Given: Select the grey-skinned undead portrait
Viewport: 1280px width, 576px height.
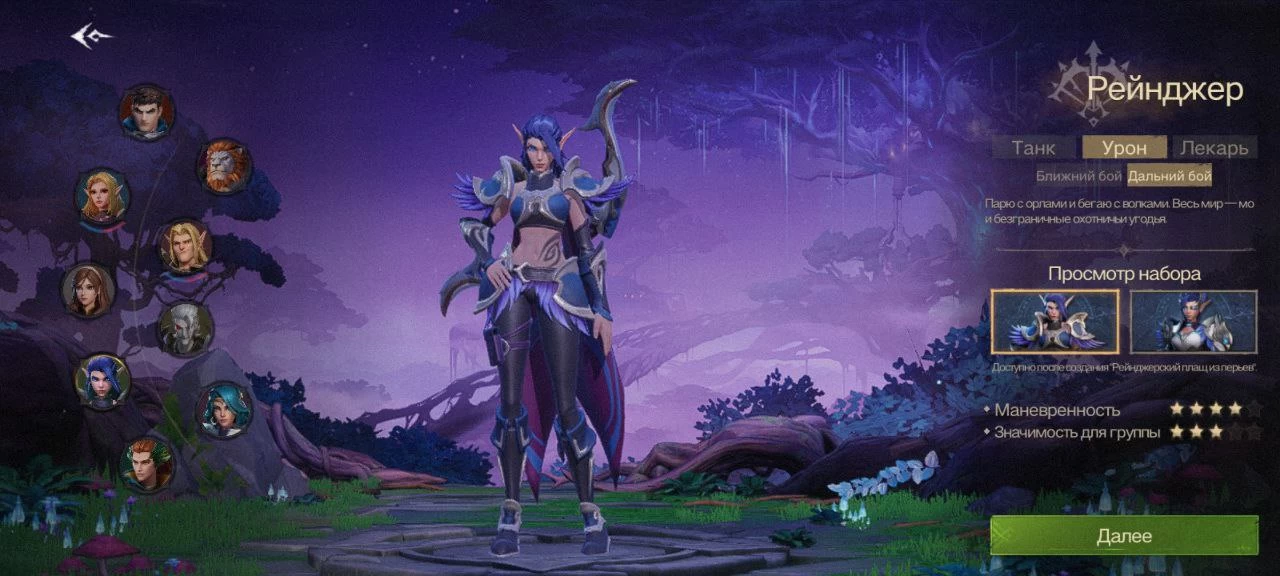Looking at the screenshot, I should coord(186,328).
